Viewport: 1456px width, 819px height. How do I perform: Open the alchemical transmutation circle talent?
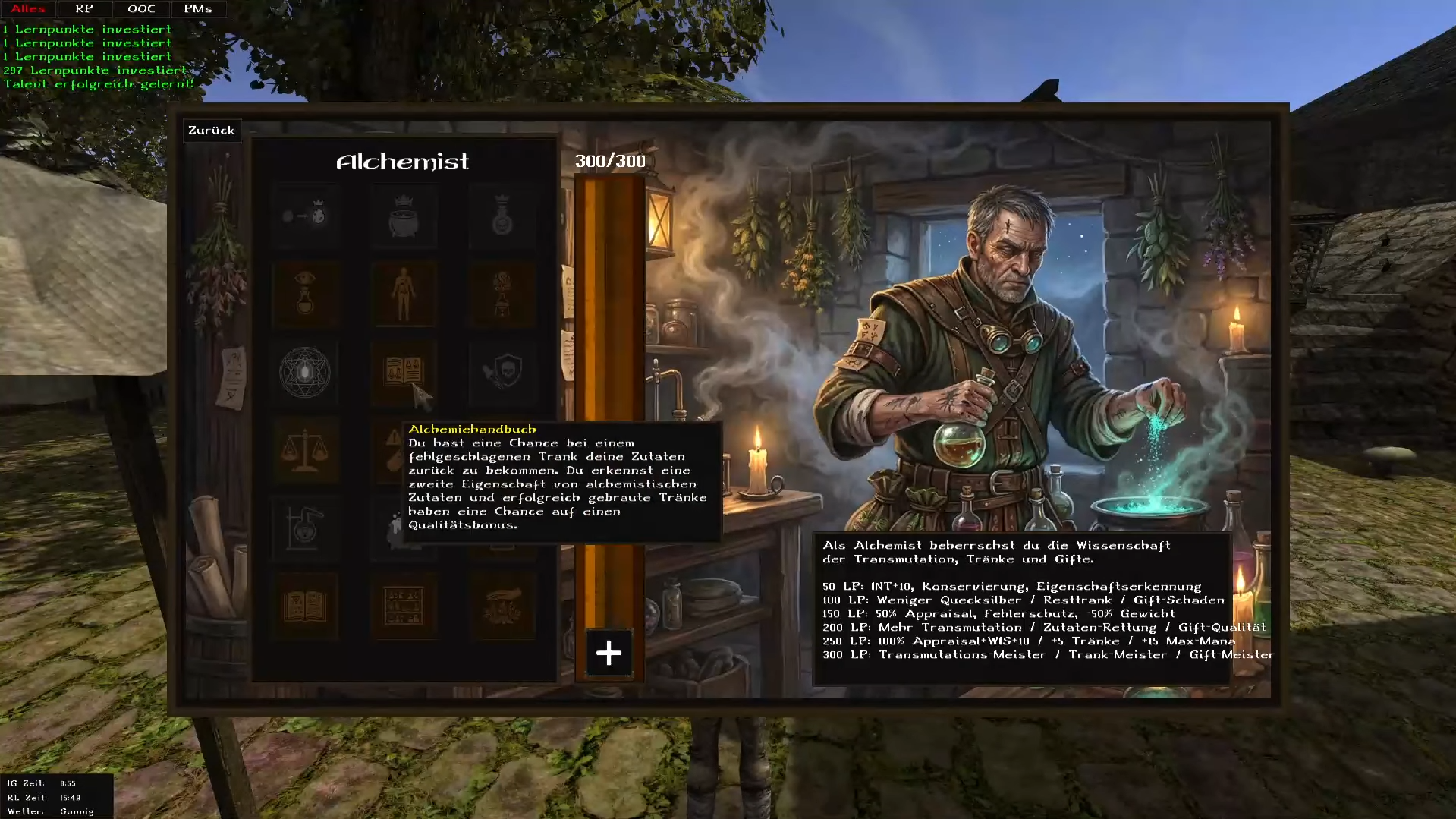coord(306,372)
